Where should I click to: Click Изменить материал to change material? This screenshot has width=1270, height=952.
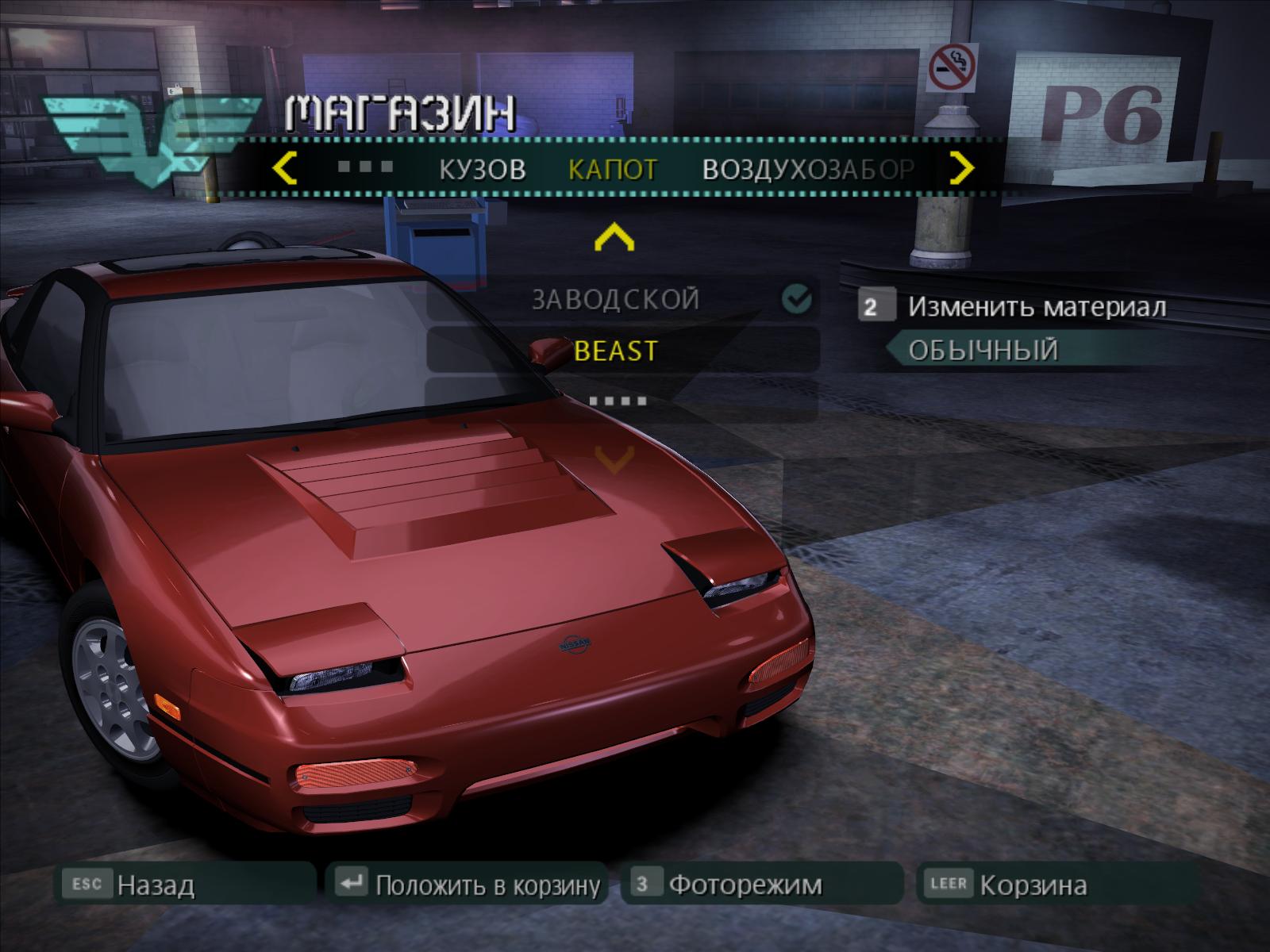(x=1036, y=307)
